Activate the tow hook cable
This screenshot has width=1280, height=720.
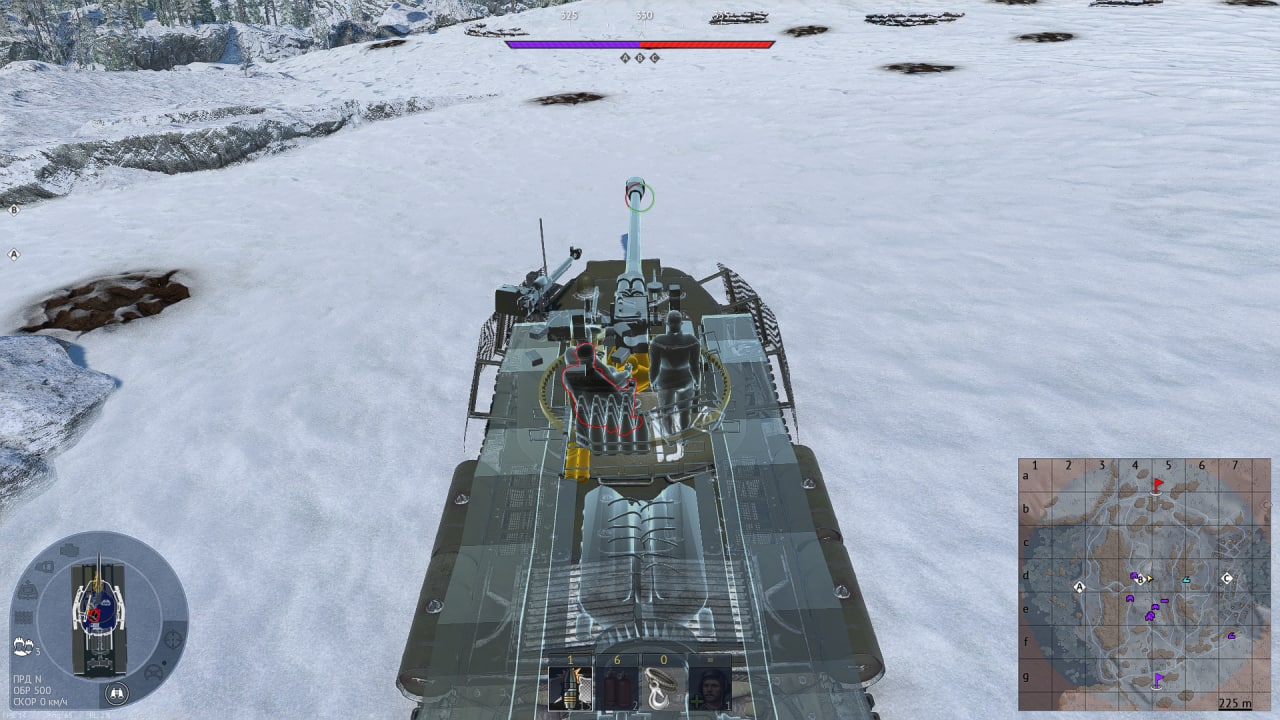click(663, 688)
